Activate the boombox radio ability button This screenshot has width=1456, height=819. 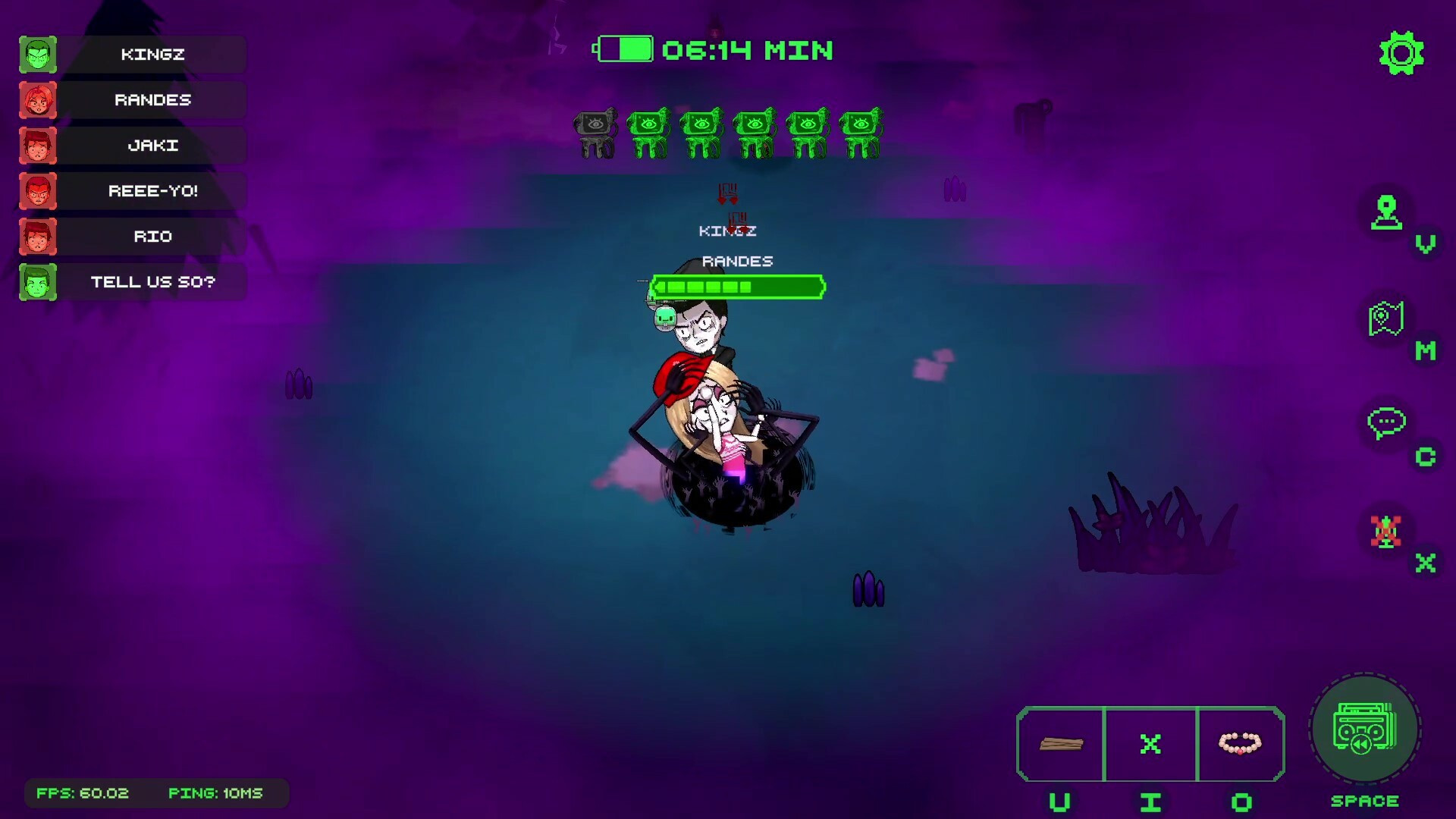1364,730
